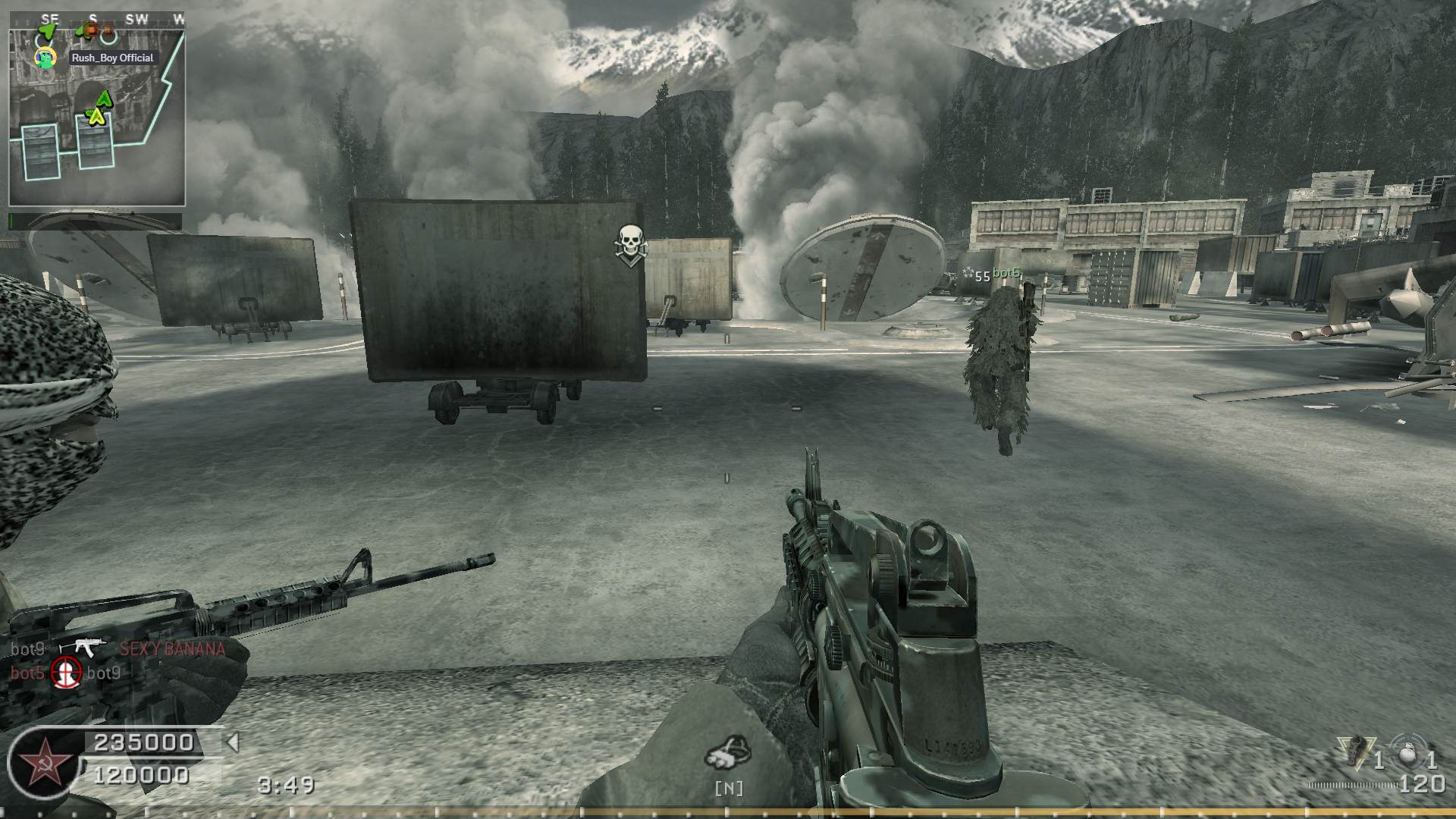Select the Rush_Boy Official overlay avatar
The width and height of the screenshot is (1456, 819).
[x=46, y=57]
